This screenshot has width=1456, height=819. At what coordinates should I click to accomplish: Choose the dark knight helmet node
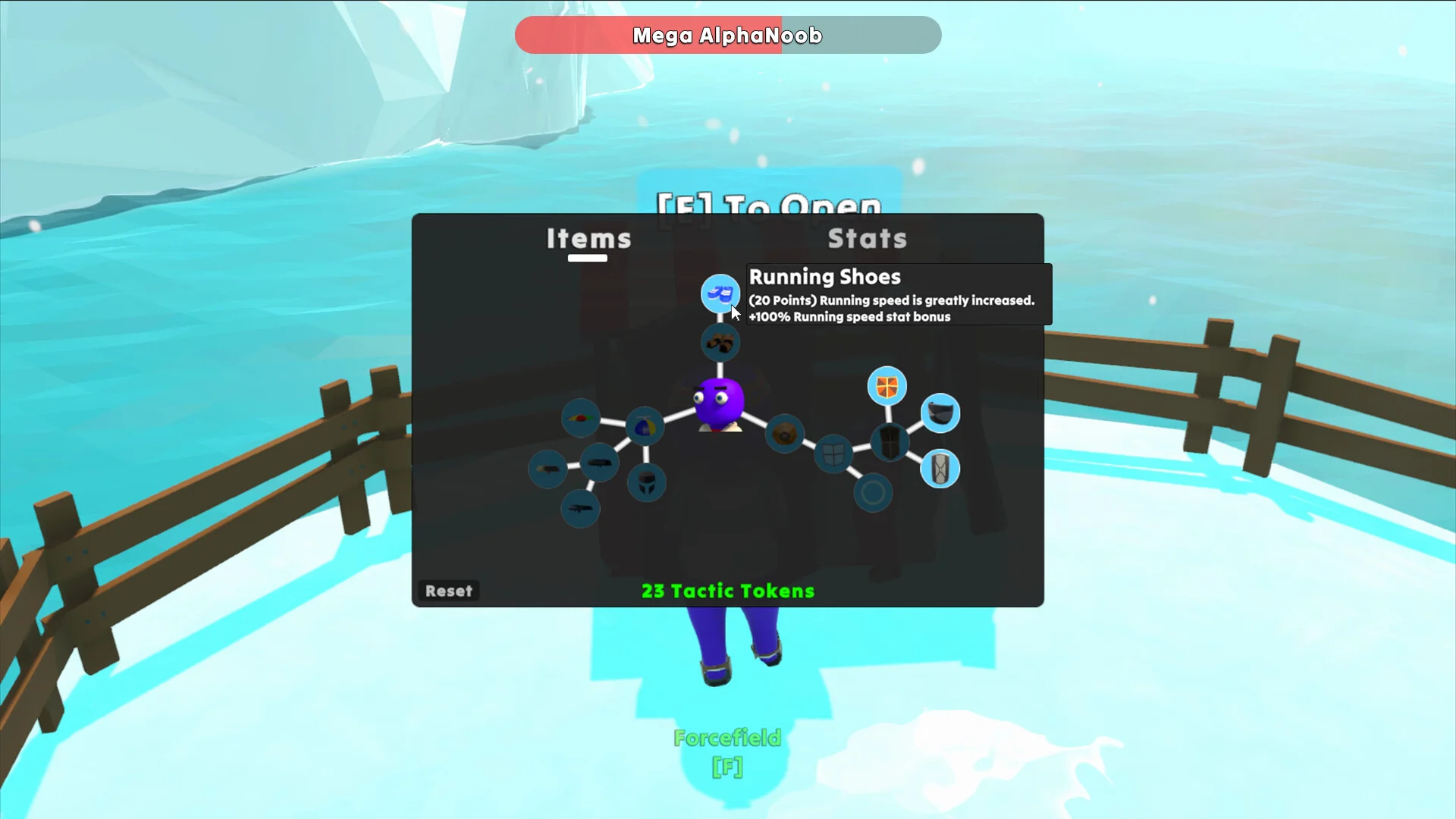coord(647,483)
